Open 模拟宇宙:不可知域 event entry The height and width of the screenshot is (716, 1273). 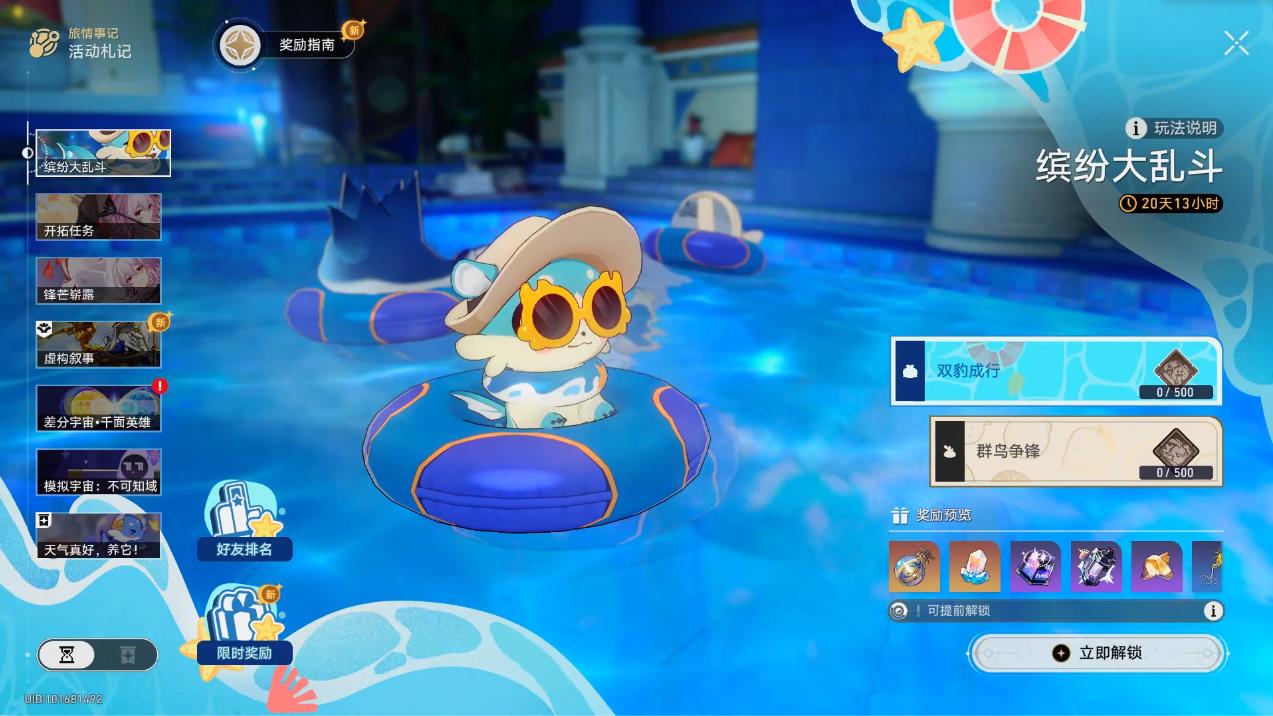(98, 472)
